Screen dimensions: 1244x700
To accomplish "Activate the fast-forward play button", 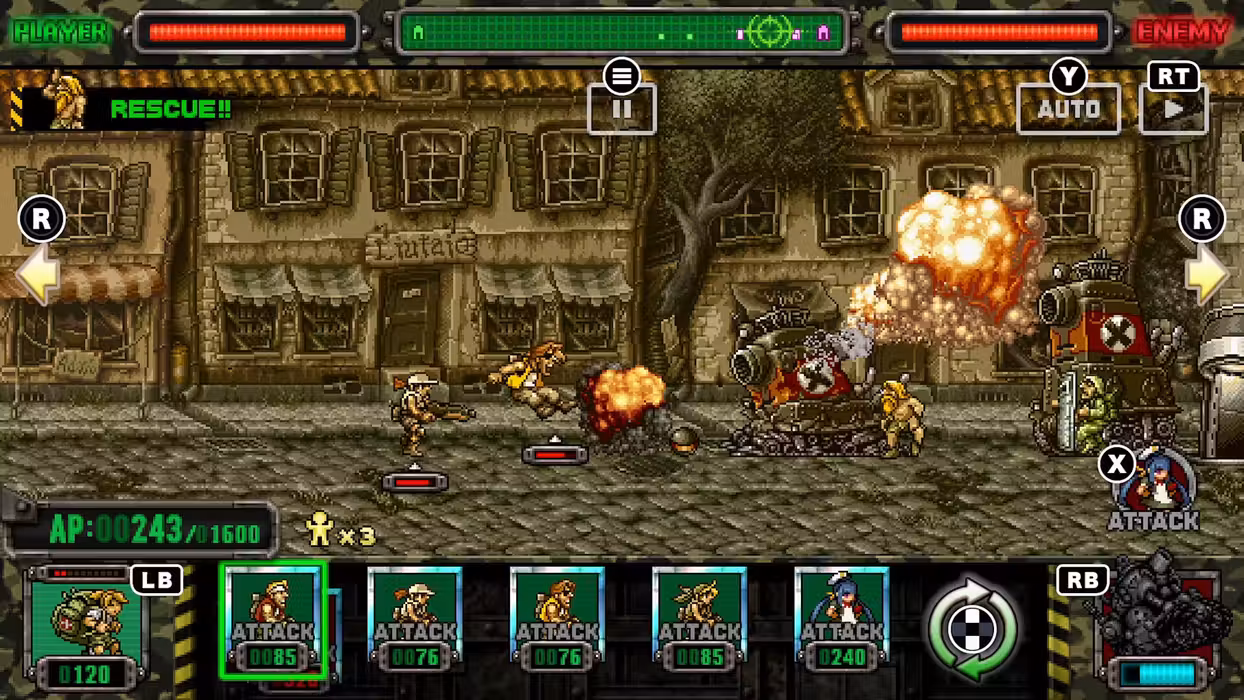I will click(1173, 108).
